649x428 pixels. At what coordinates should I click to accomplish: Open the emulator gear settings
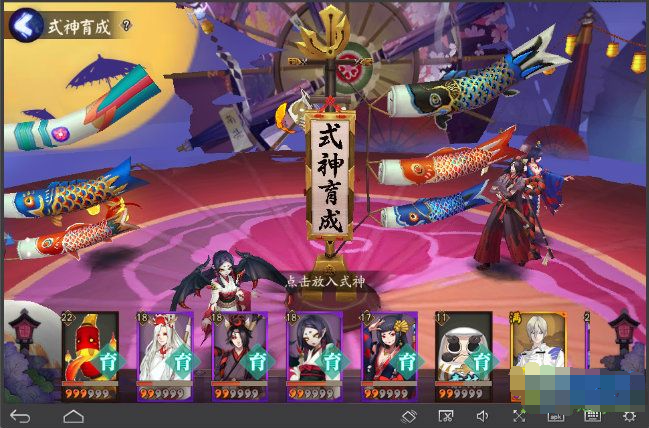(629, 415)
